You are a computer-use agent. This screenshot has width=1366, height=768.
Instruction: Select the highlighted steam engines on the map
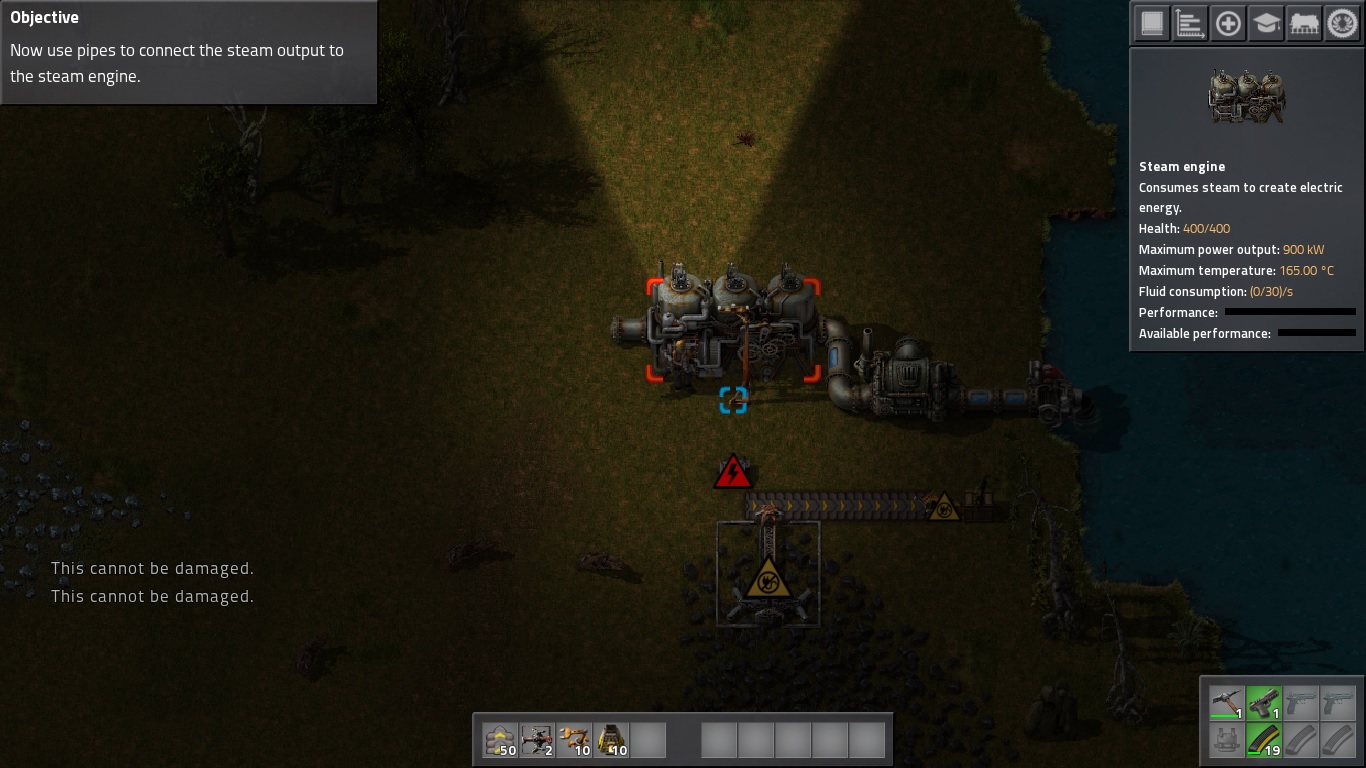[x=733, y=330]
